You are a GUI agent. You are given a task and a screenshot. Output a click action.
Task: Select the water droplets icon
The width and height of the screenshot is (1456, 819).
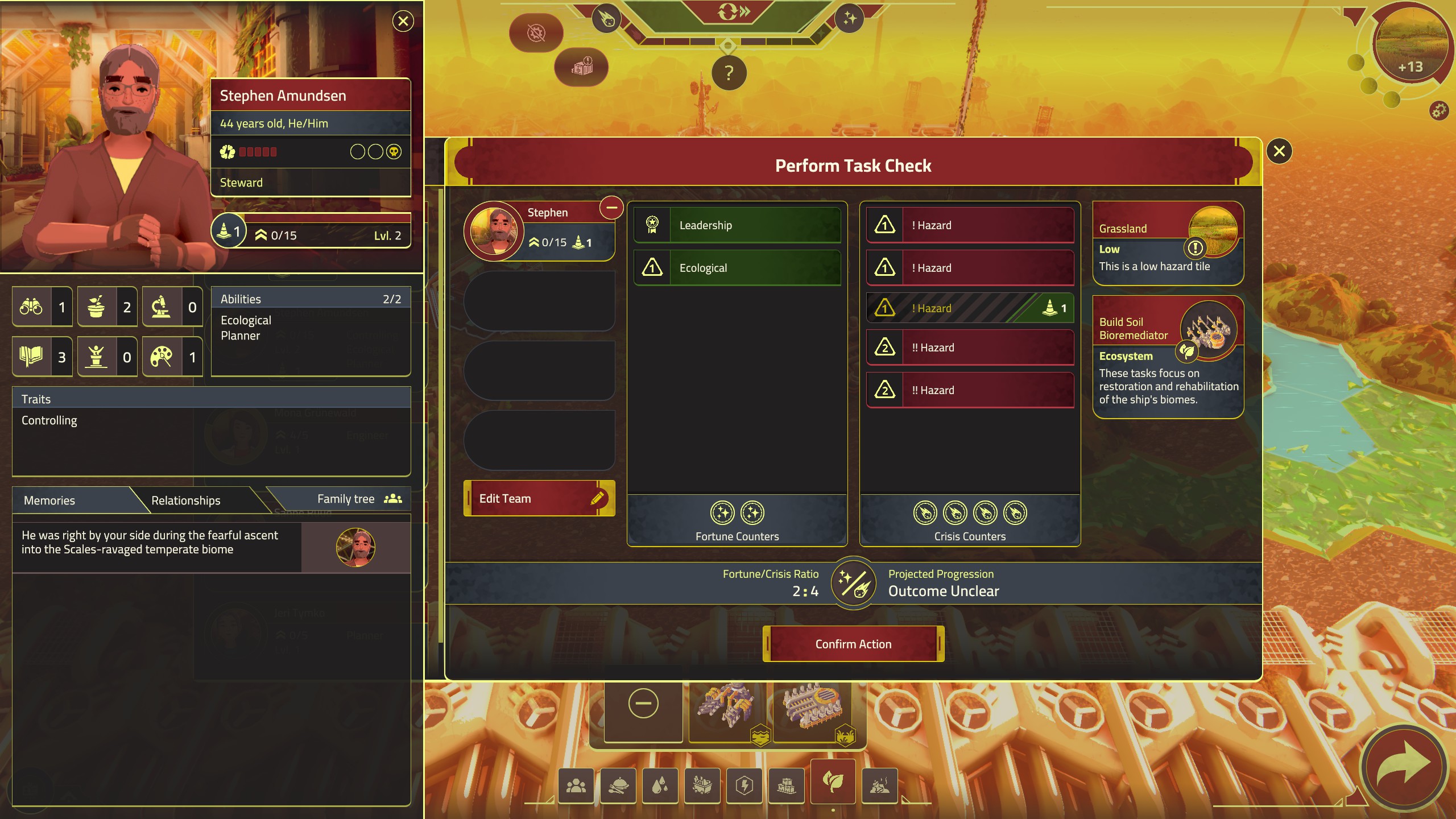(661, 786)
